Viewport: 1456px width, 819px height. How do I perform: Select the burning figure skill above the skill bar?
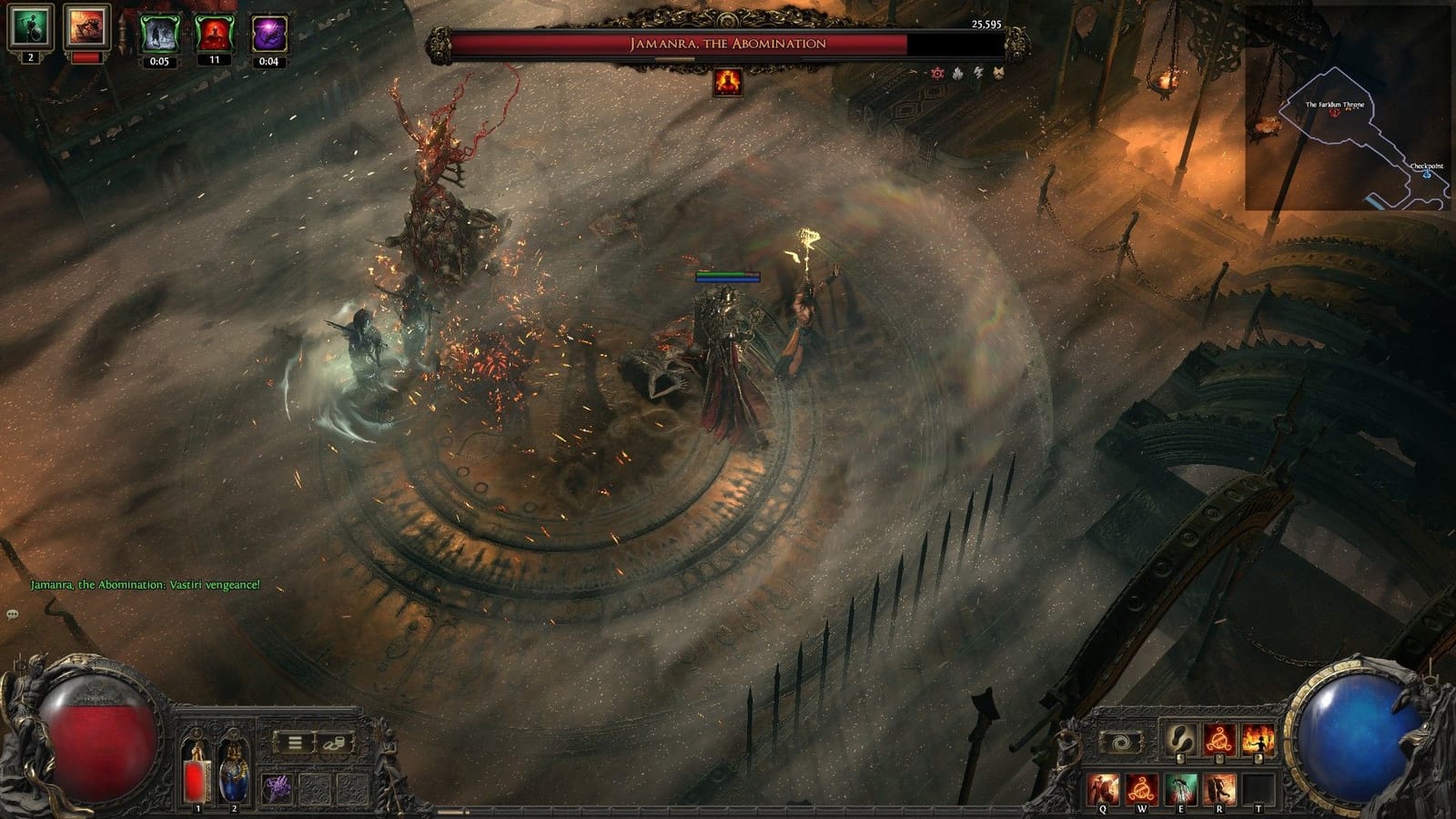(1257, 739)
